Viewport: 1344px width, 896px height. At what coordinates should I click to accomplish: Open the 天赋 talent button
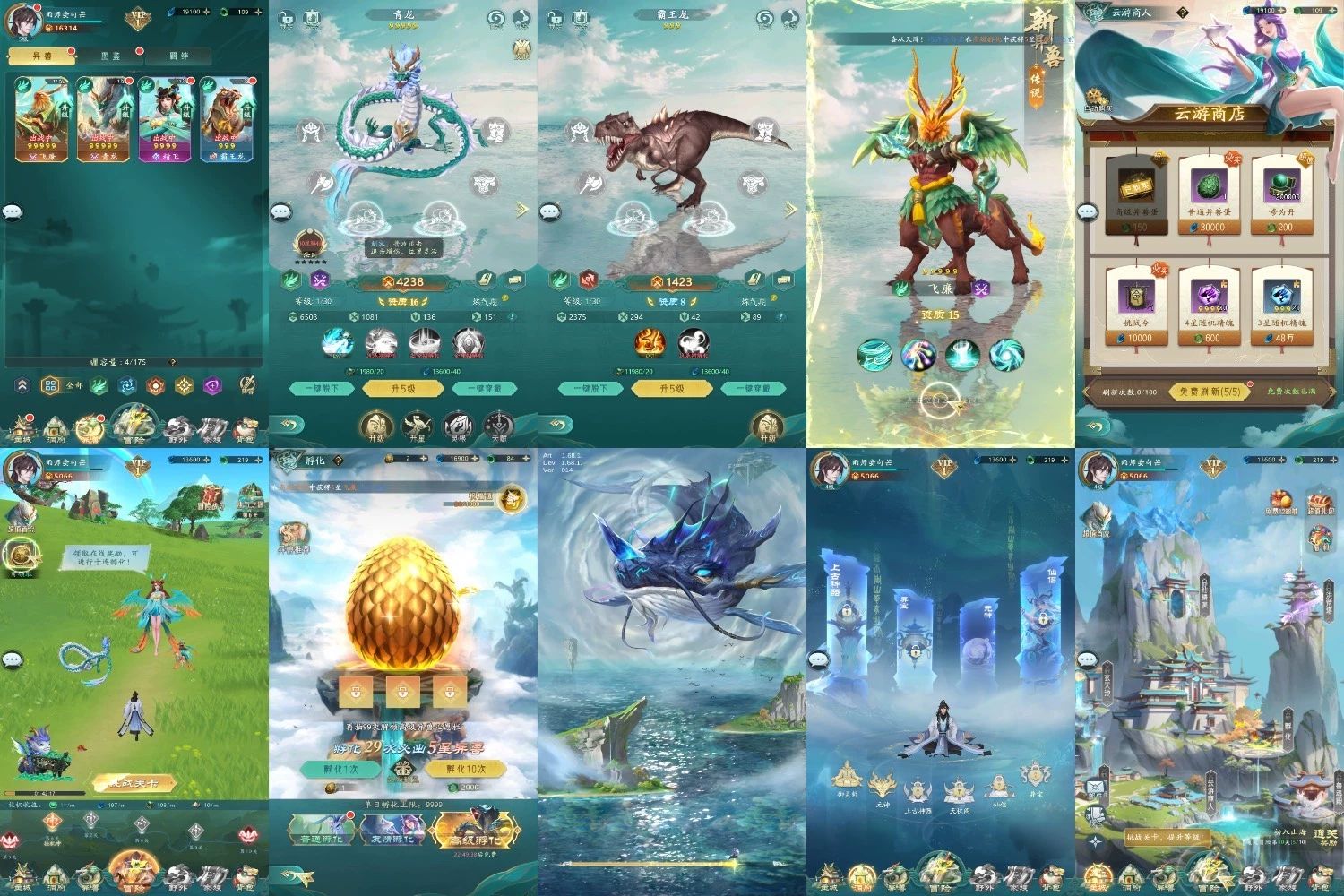(x=498, y=426)
